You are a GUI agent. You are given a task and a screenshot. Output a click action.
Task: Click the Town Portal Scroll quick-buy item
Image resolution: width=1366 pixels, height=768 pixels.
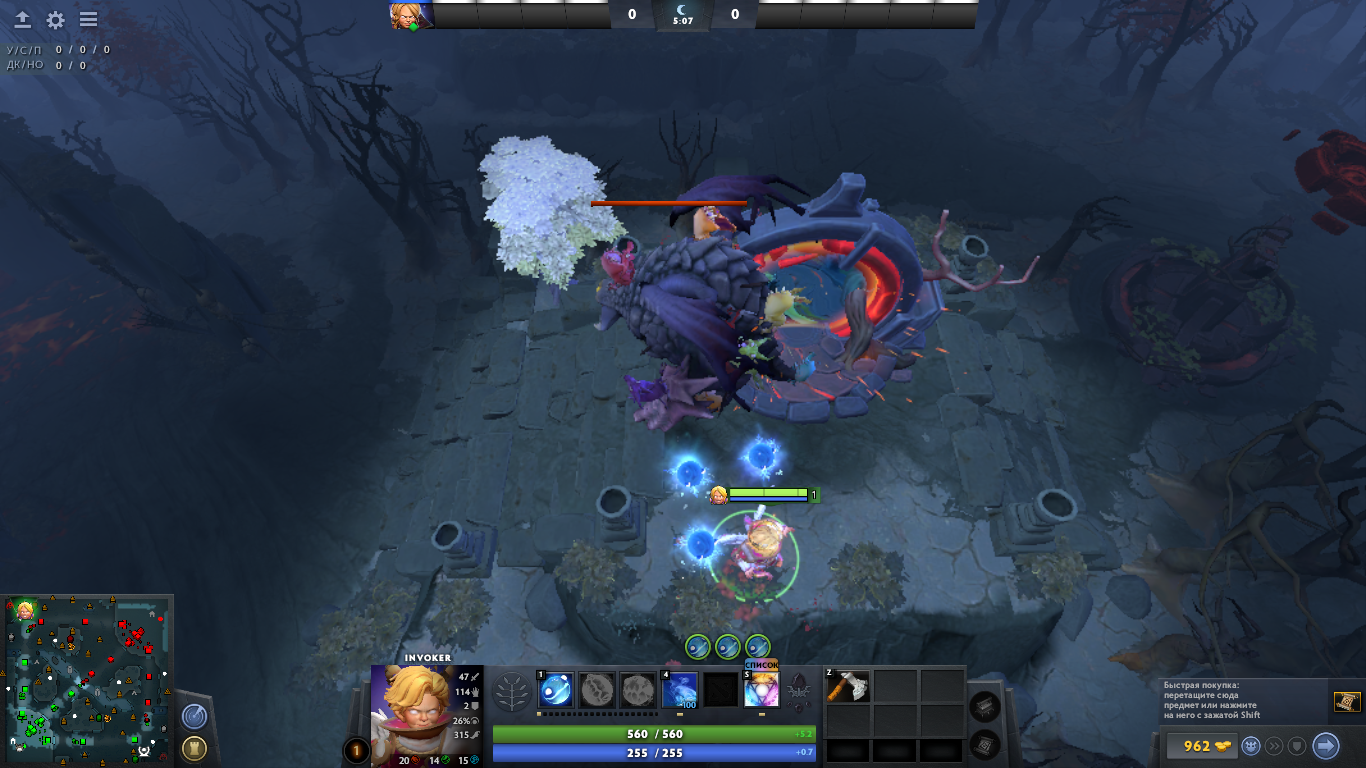(1346, 702)
